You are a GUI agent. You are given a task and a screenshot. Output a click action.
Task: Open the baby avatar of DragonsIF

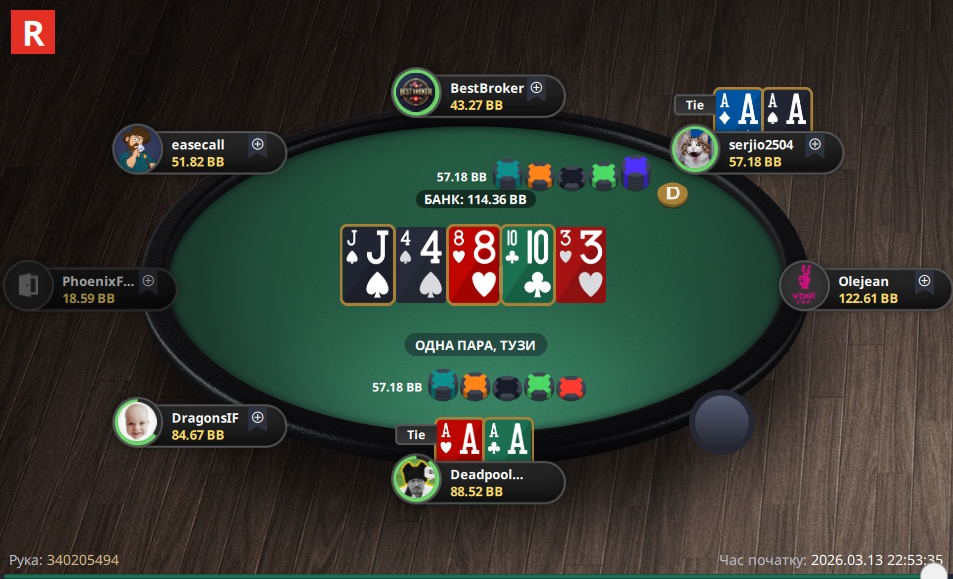click(137, 422)
